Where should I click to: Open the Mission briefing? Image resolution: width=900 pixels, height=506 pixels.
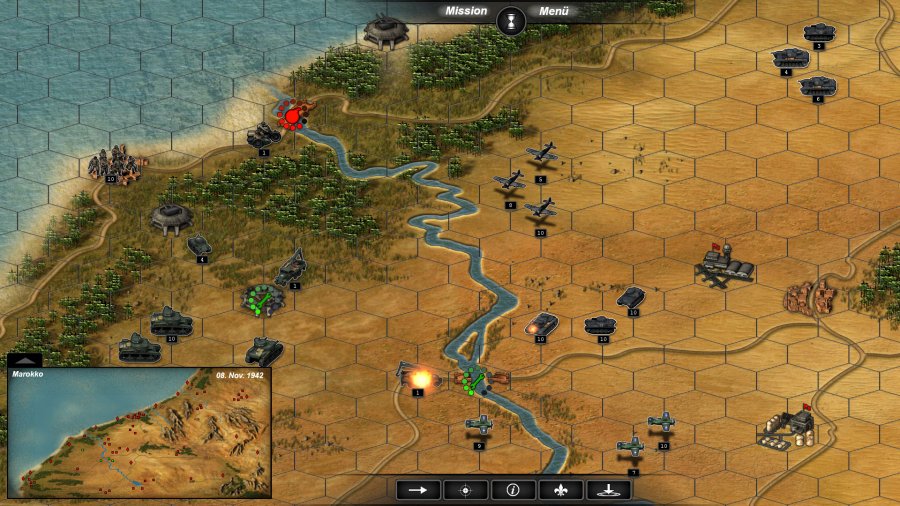[x=466, y=11]
